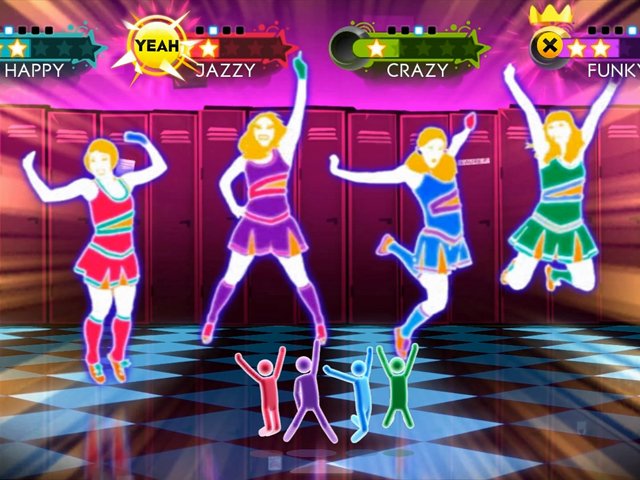Choose the JAZZY player label

pyautogui.click(x=225, y=70)
